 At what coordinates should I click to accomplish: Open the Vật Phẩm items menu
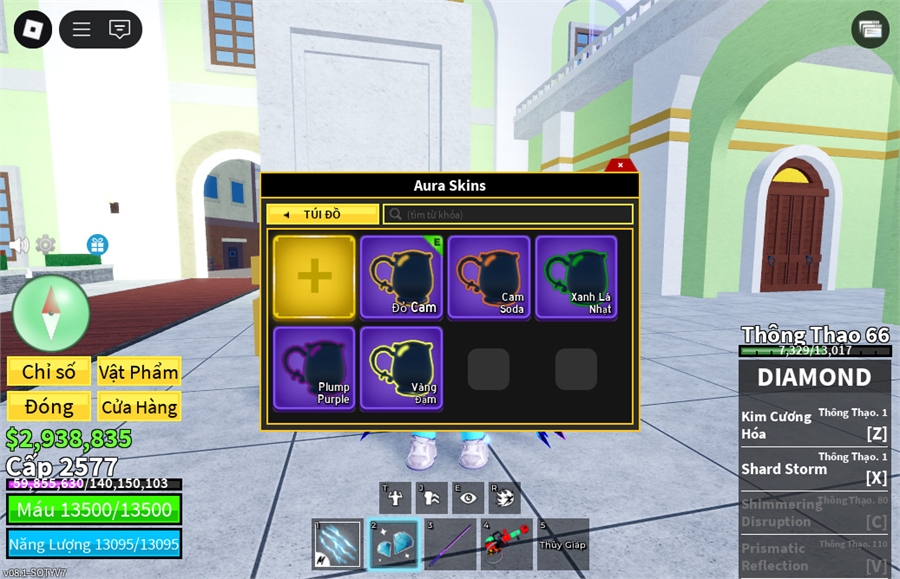[x=139, y=372]
